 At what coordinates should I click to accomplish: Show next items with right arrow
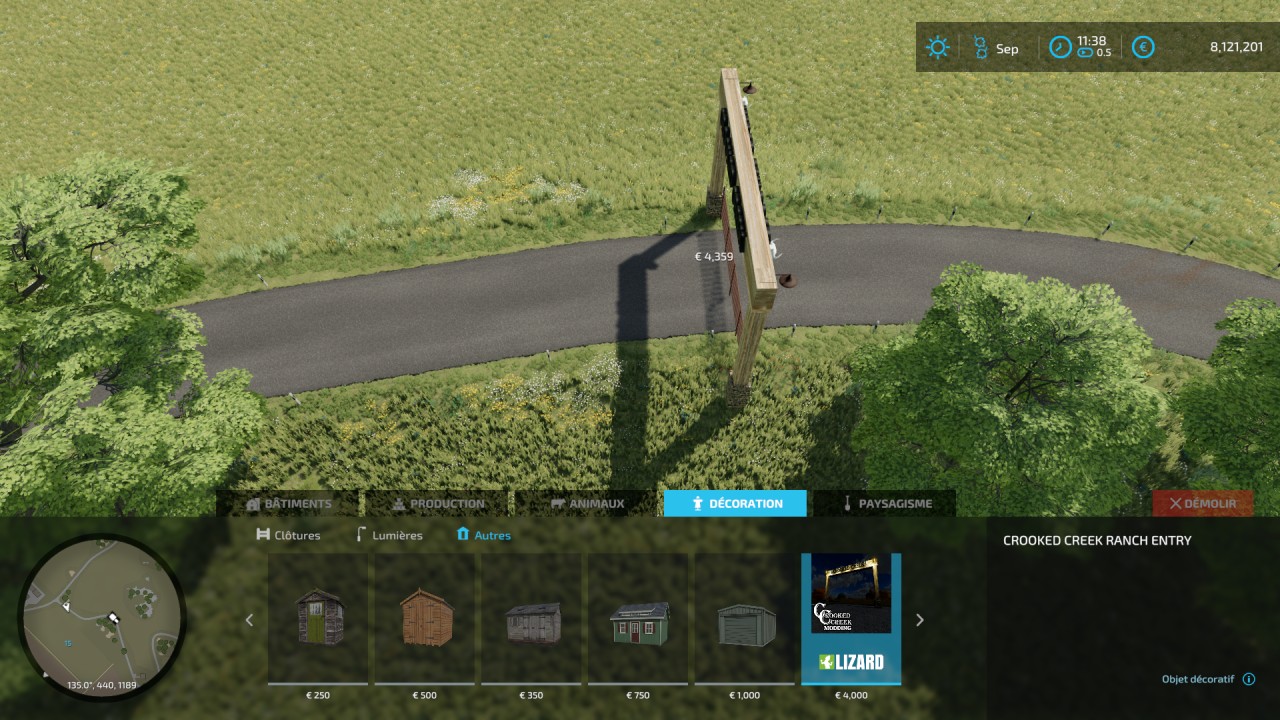[x=920, y=620]
